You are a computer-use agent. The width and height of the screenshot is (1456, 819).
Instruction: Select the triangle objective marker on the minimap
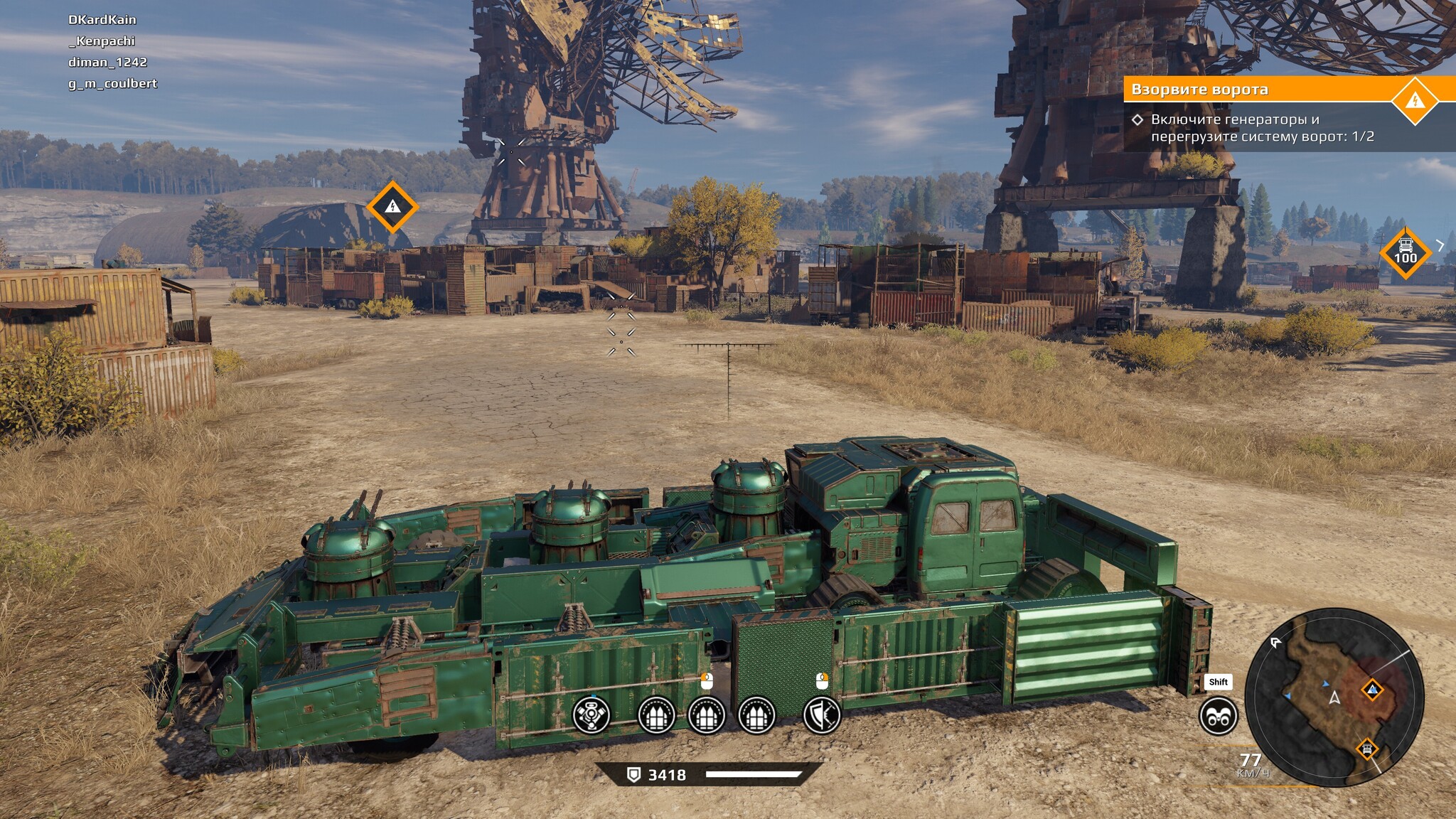[x=1372, y=689]
